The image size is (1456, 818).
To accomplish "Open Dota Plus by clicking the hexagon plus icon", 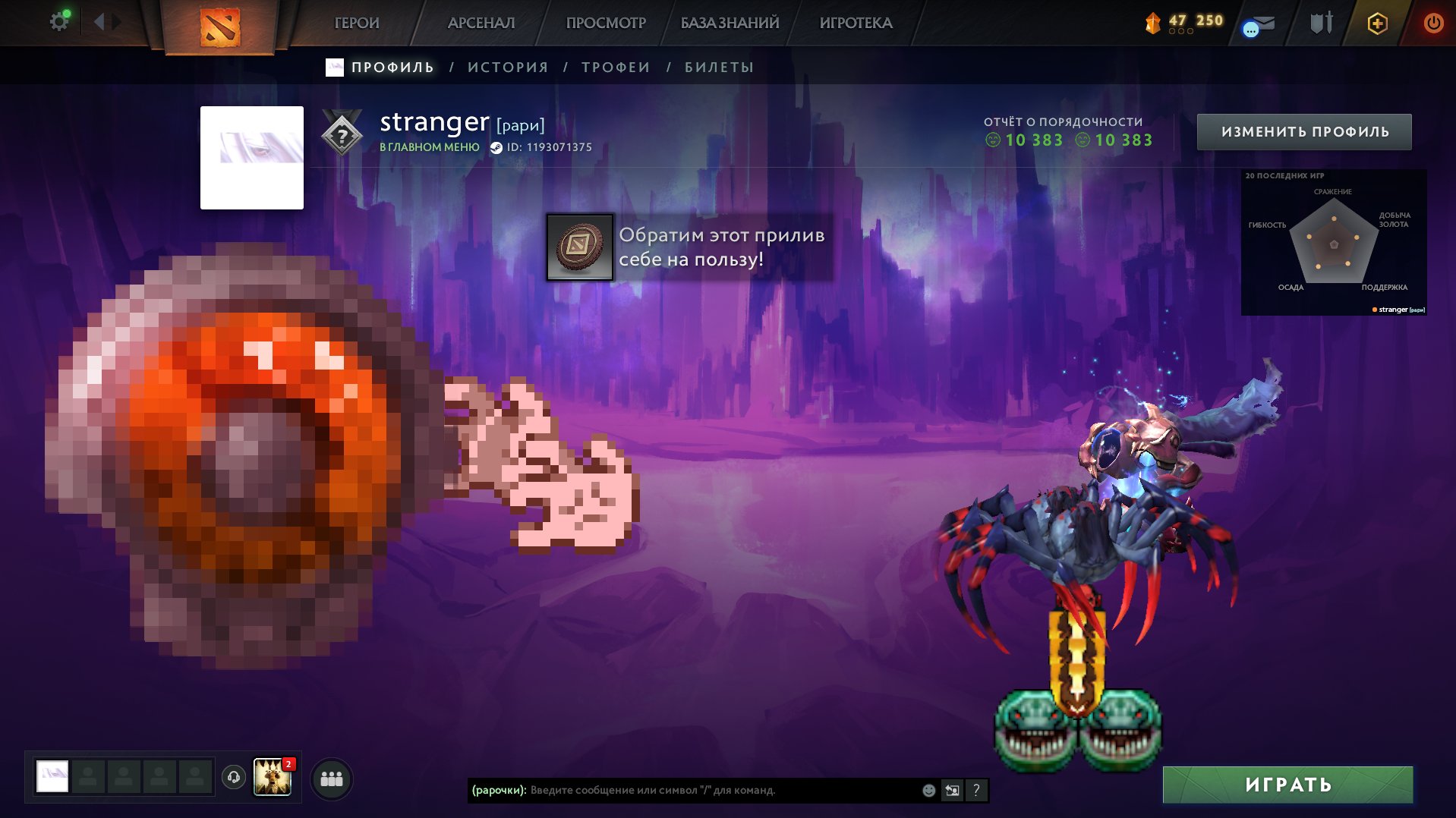I will (x=1379, y=23).
